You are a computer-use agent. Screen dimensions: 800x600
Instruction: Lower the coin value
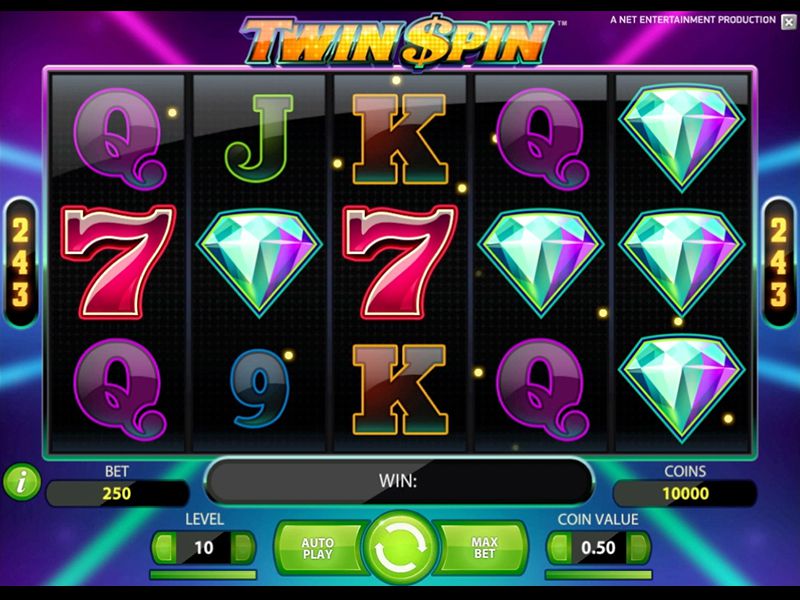point(560,547)
